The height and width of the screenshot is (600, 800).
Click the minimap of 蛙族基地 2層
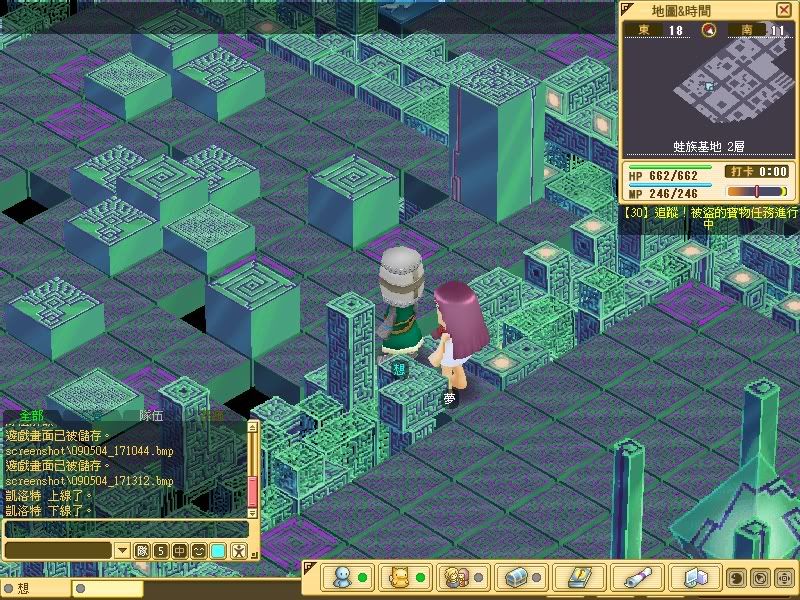point(707,87)
